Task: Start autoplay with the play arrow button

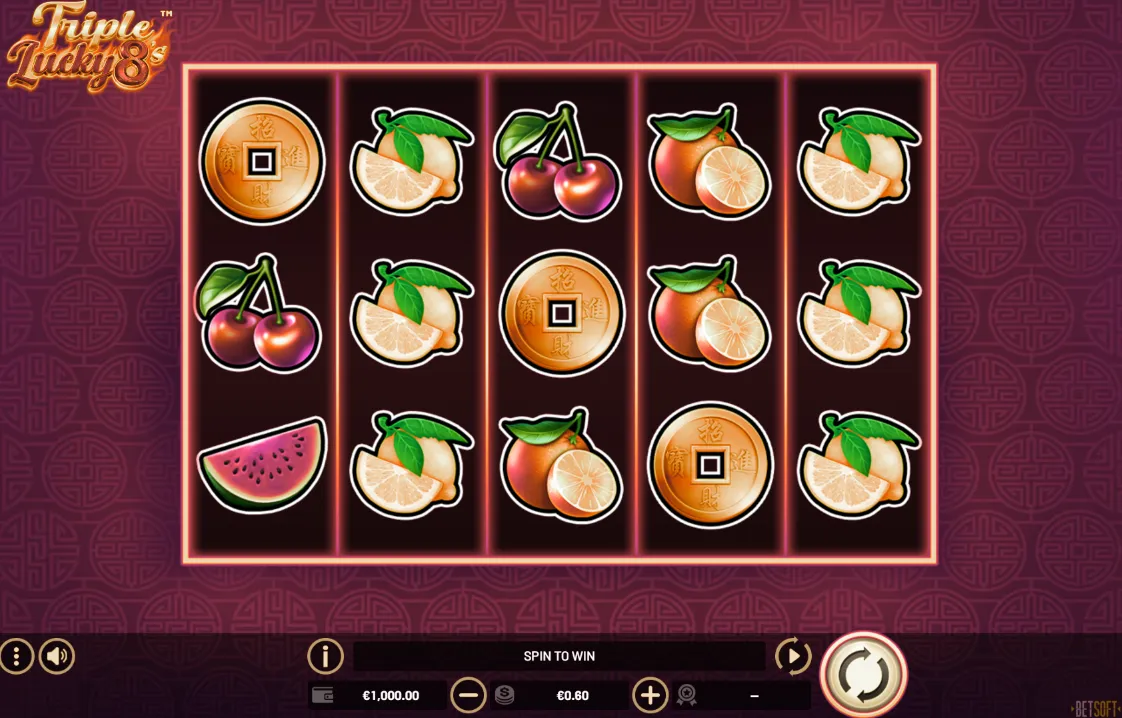Action: pos(793,657)
